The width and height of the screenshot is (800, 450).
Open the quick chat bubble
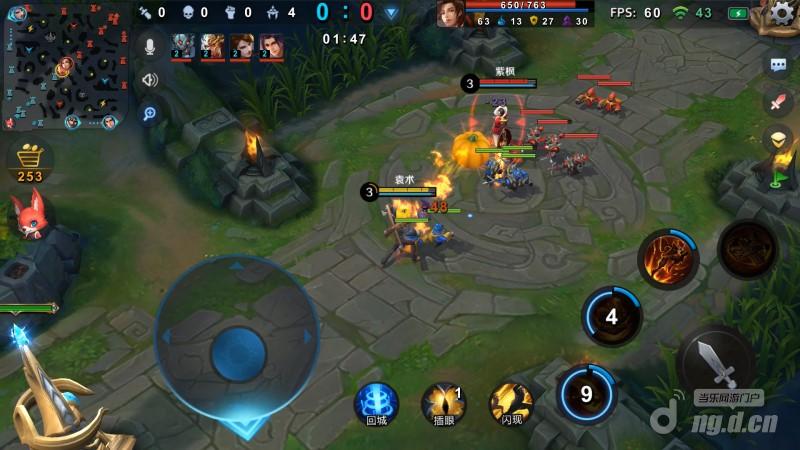778,65
